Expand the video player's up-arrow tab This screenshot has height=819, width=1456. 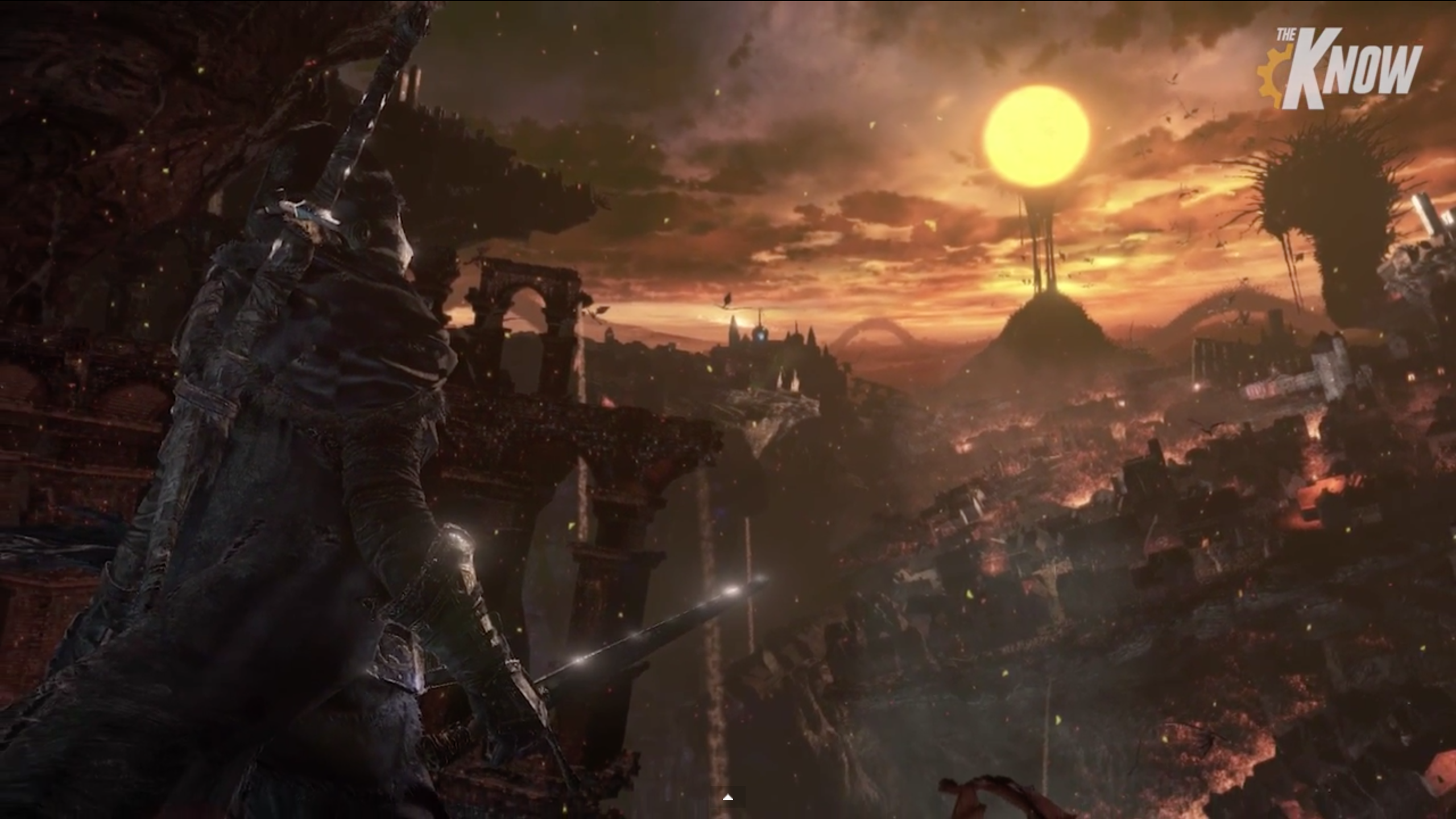(x=727, y=798)
